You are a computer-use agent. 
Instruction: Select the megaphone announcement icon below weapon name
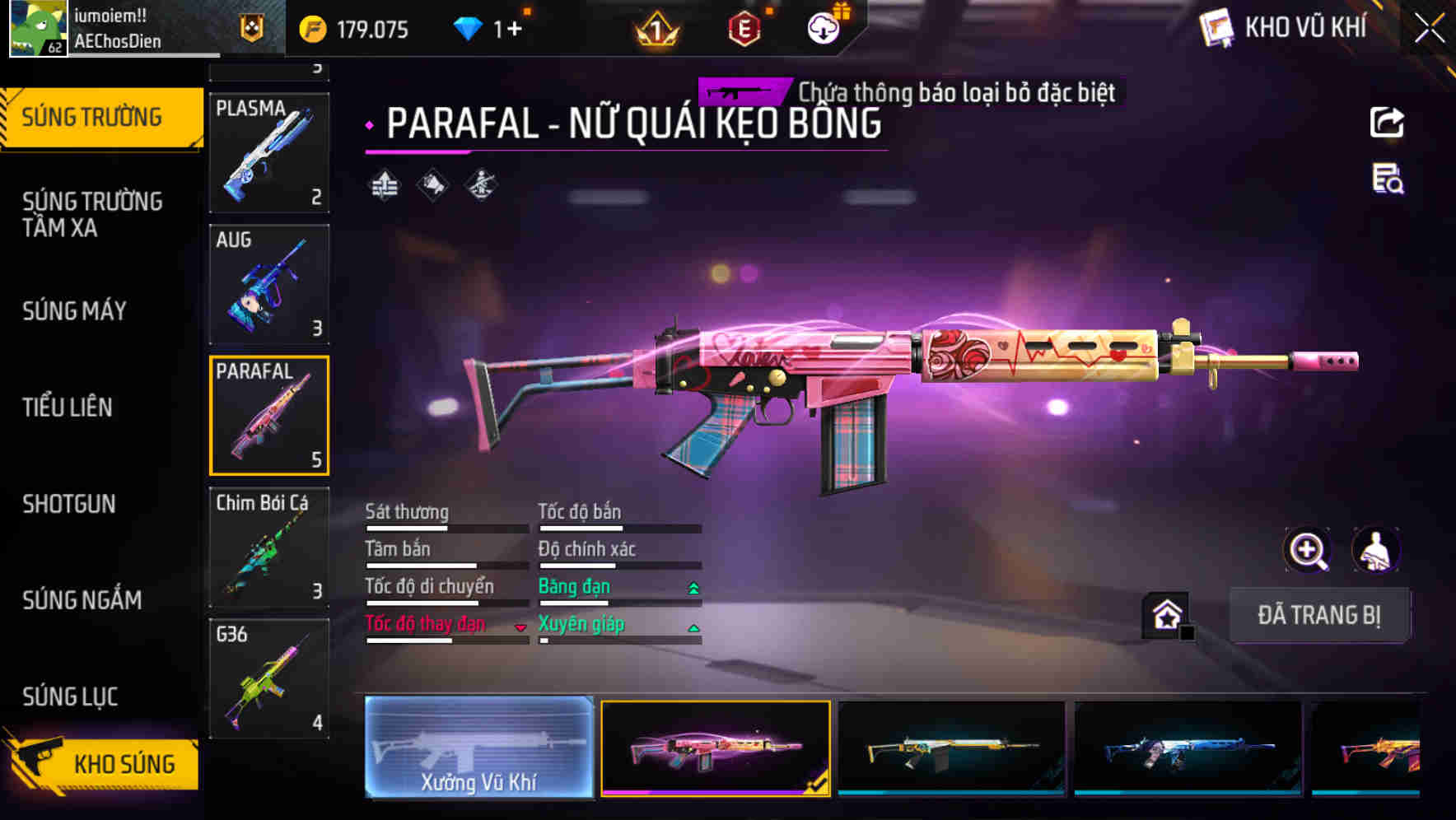point(432,185)
